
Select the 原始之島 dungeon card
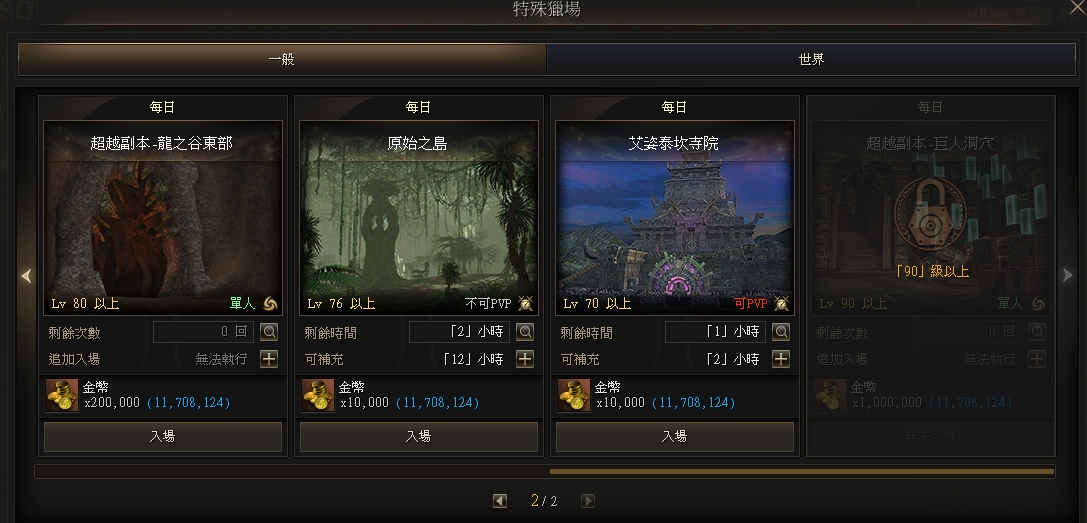(418, 217)
